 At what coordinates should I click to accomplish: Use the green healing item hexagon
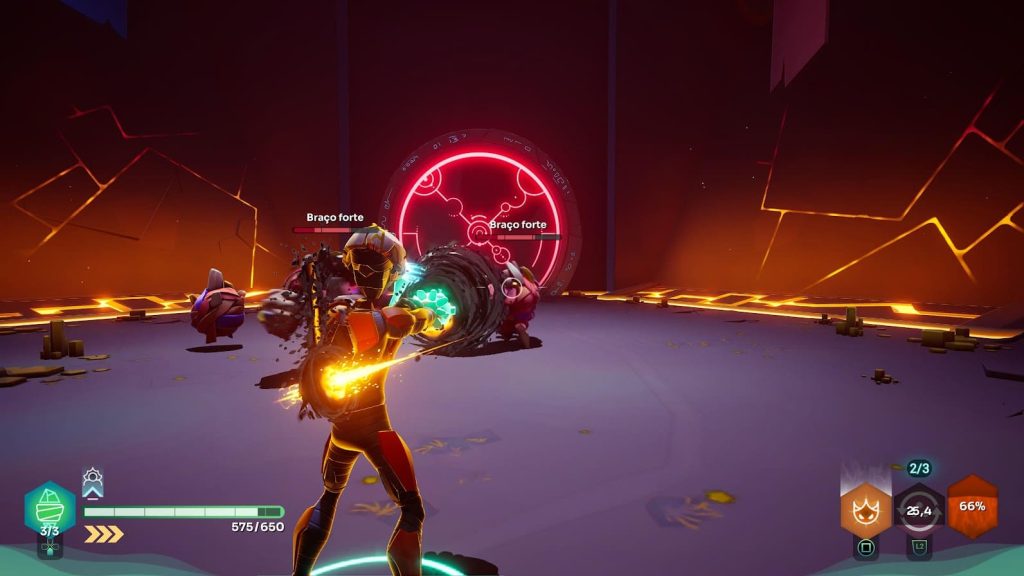(x=50, y=509)
